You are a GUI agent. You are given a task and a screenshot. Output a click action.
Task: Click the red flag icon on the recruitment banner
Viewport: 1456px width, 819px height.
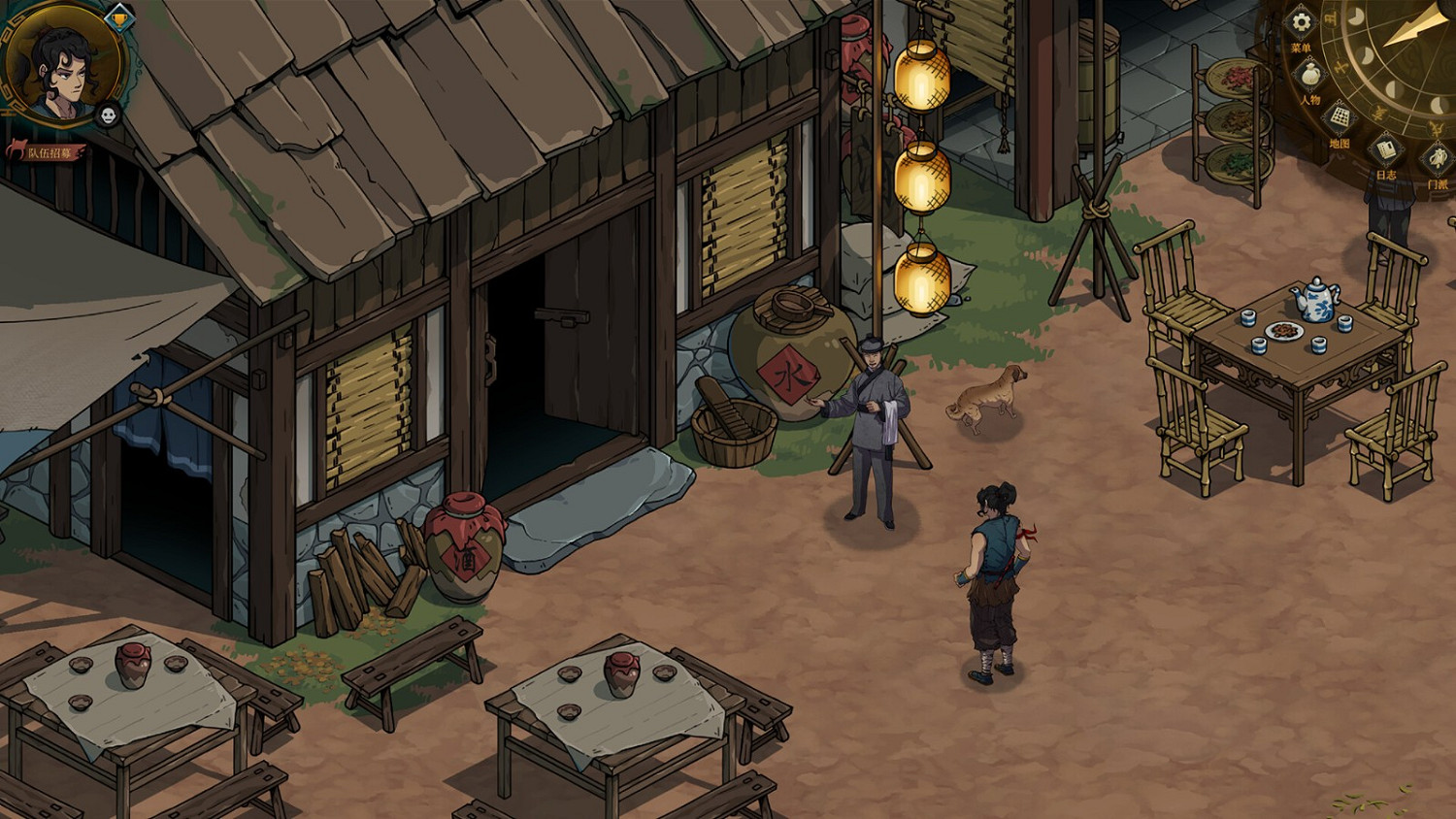19,148
